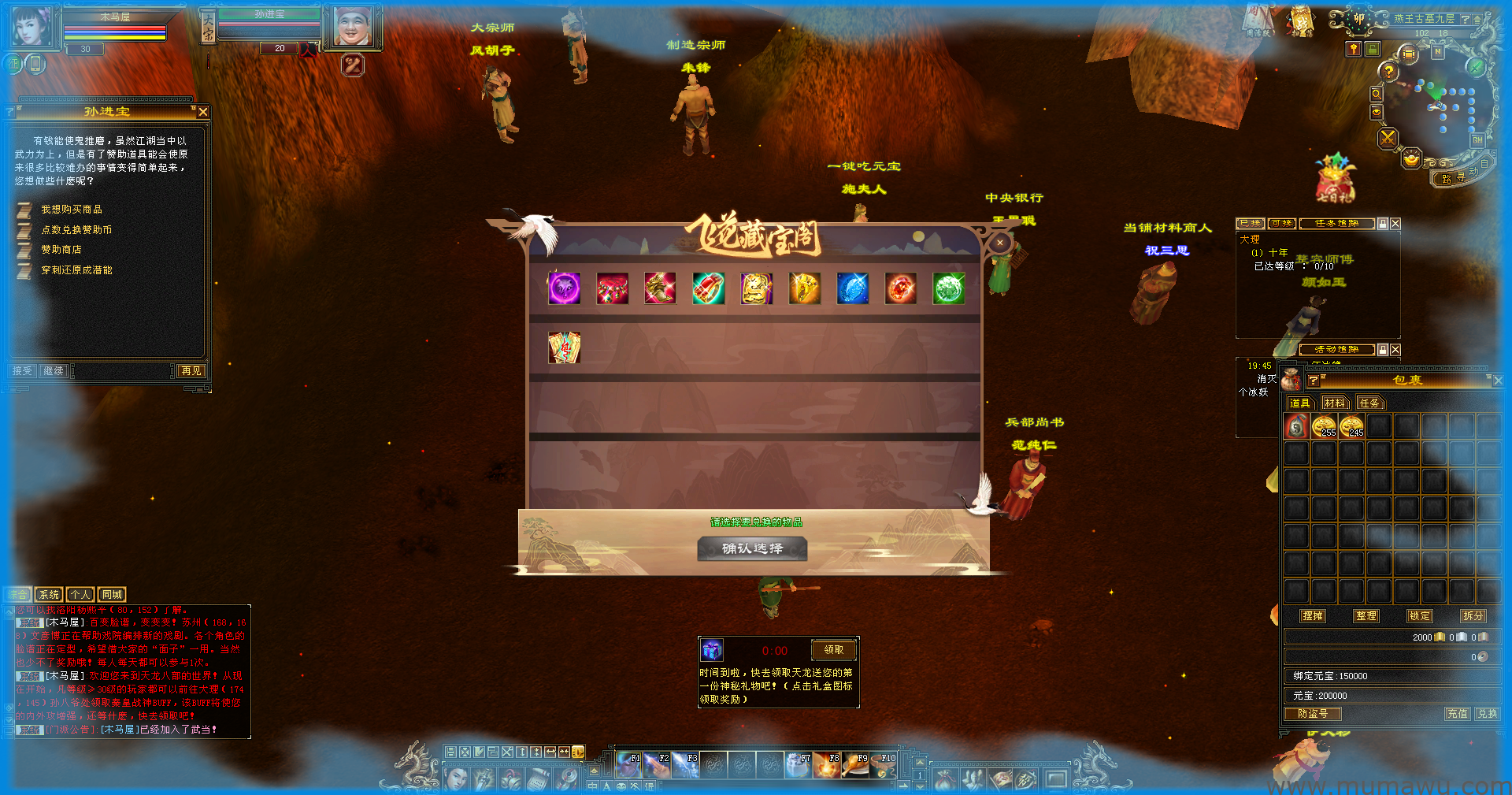Pick the green emerald gem item
The height and width of the screenshot is (795, 1512).
(x=948, y=288)
